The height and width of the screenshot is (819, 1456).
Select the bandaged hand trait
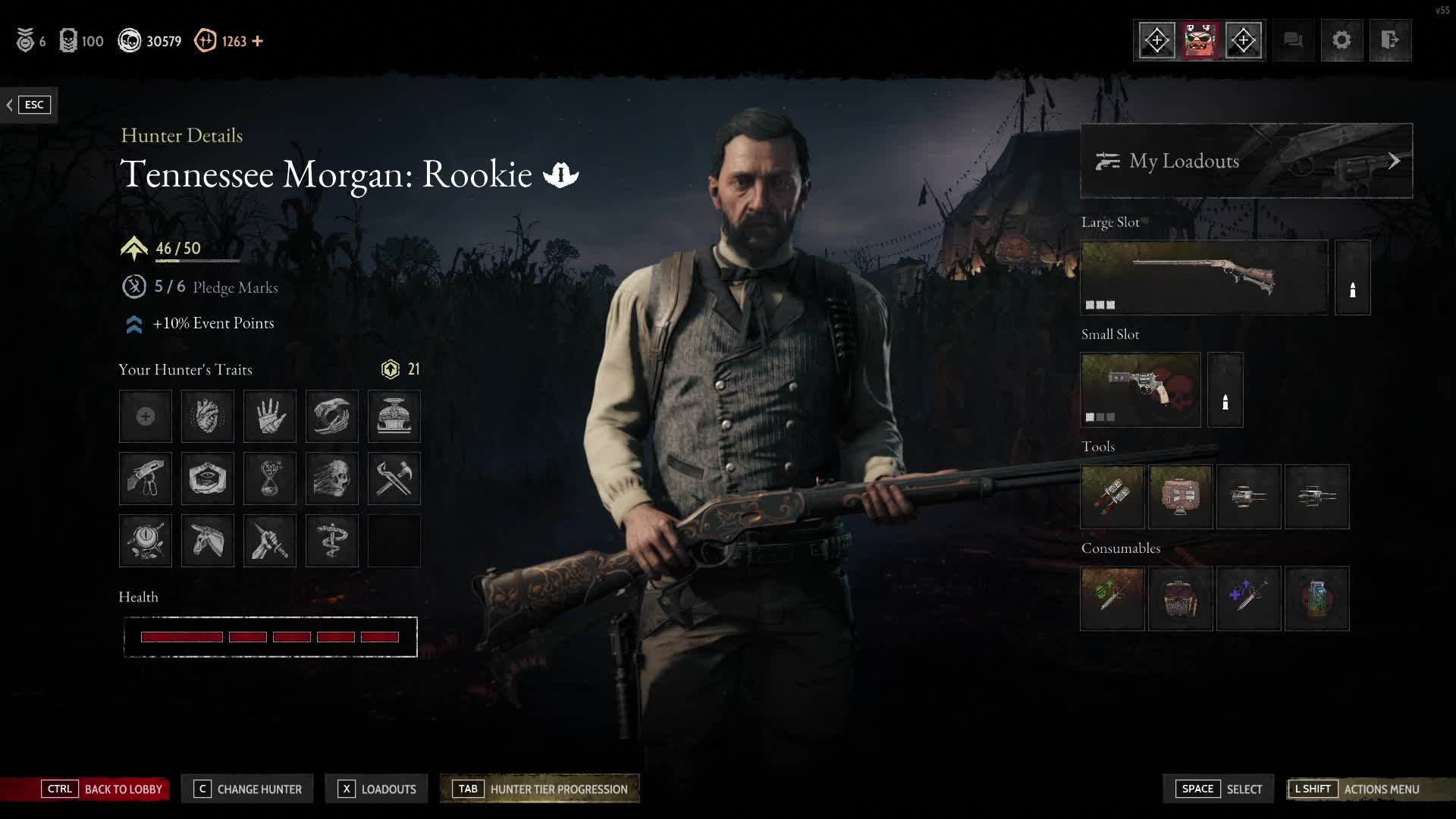pyautogui.click(x=270, y=416)
